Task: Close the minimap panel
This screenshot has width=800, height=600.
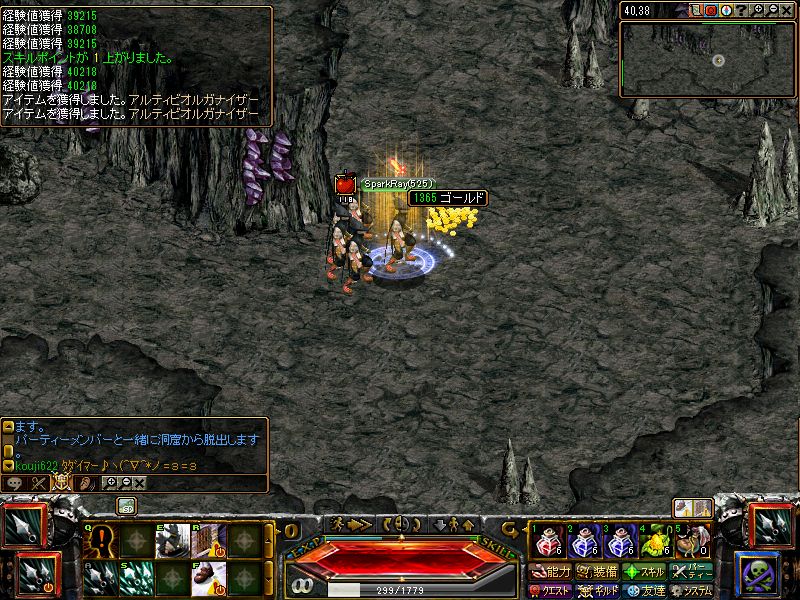Action: point(788,10)
